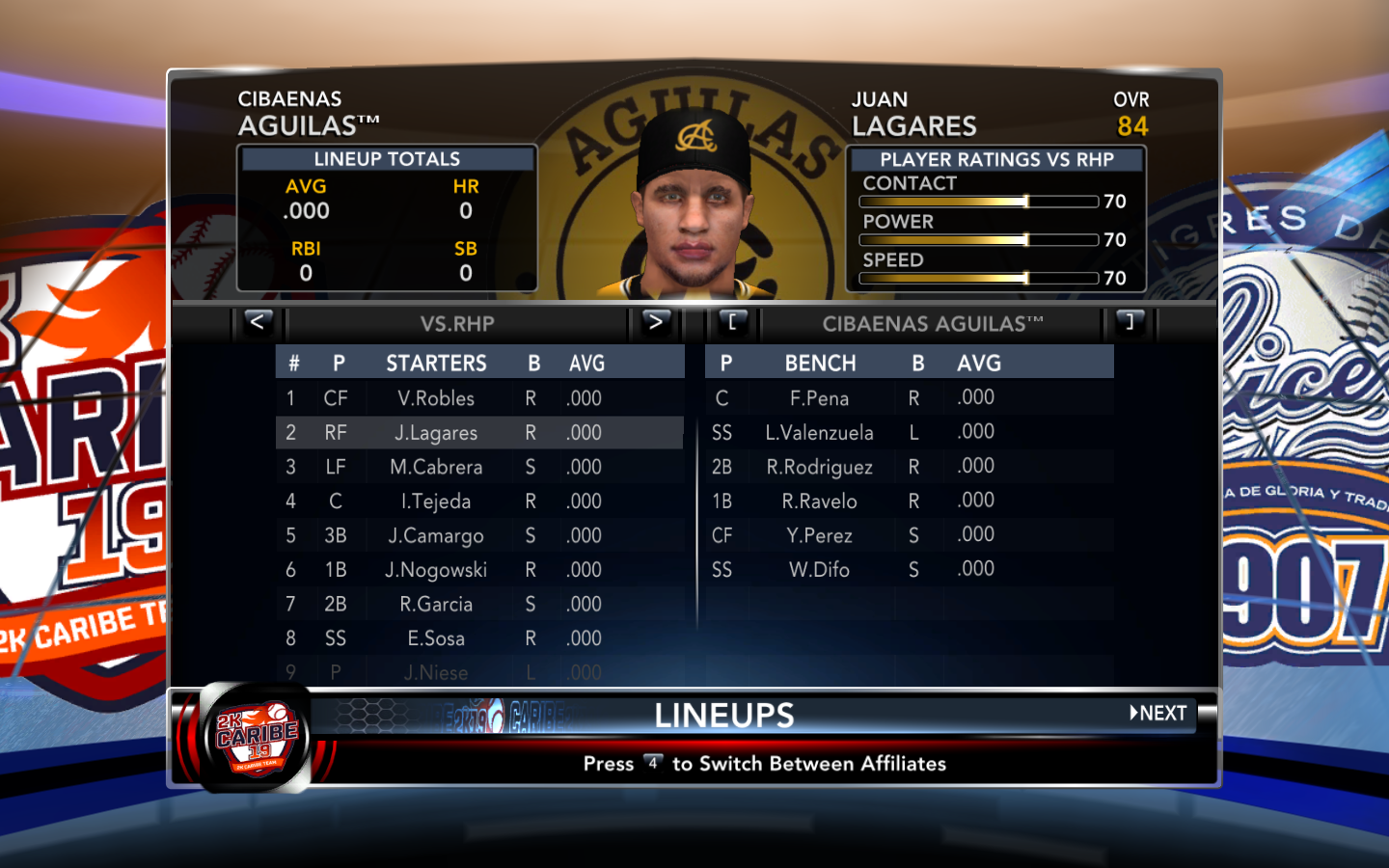
Task: Select R.Garcia in the lineup
Action: click(436, 605)
